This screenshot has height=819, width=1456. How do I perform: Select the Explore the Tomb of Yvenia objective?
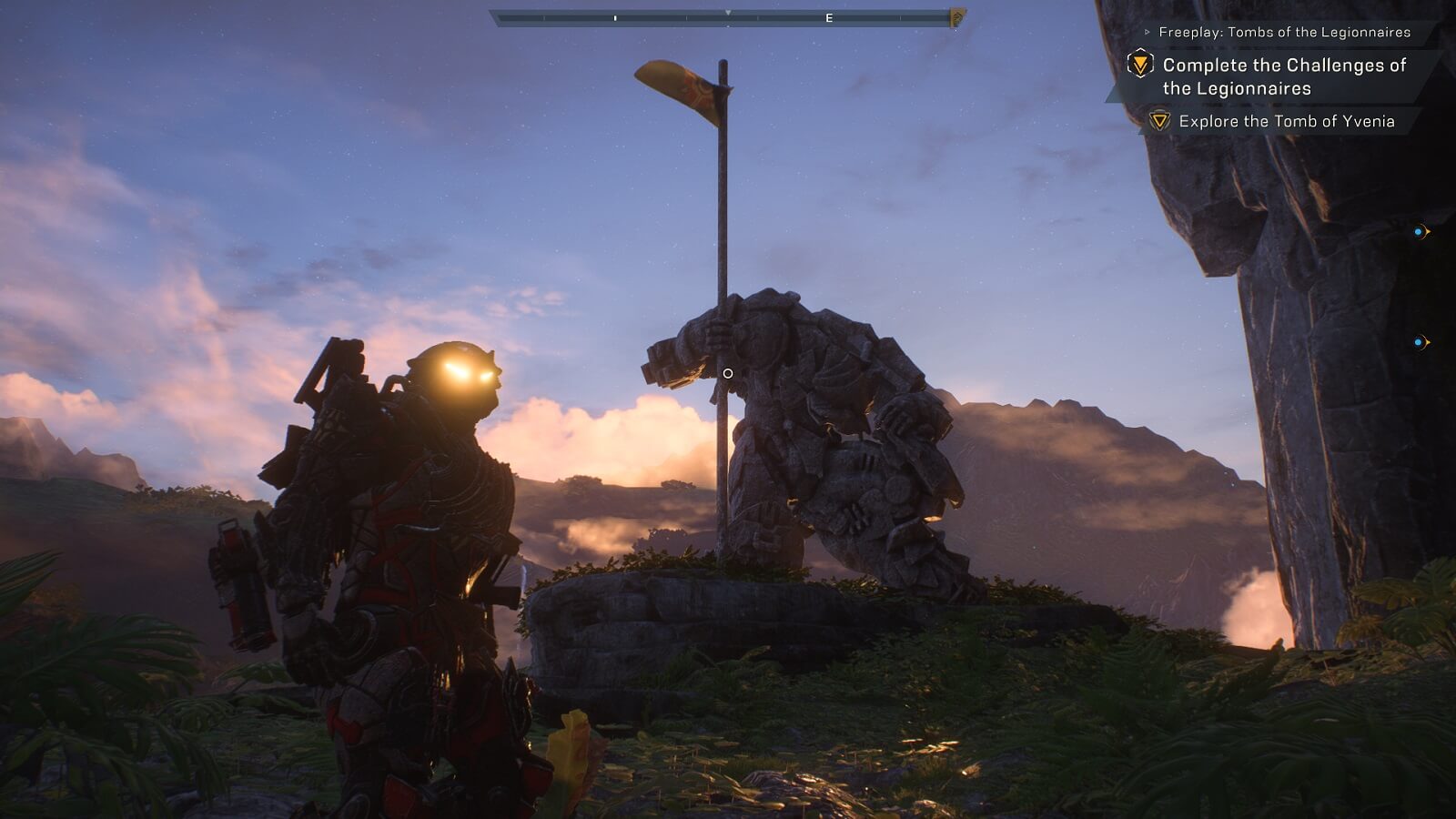click(1286, 121)
